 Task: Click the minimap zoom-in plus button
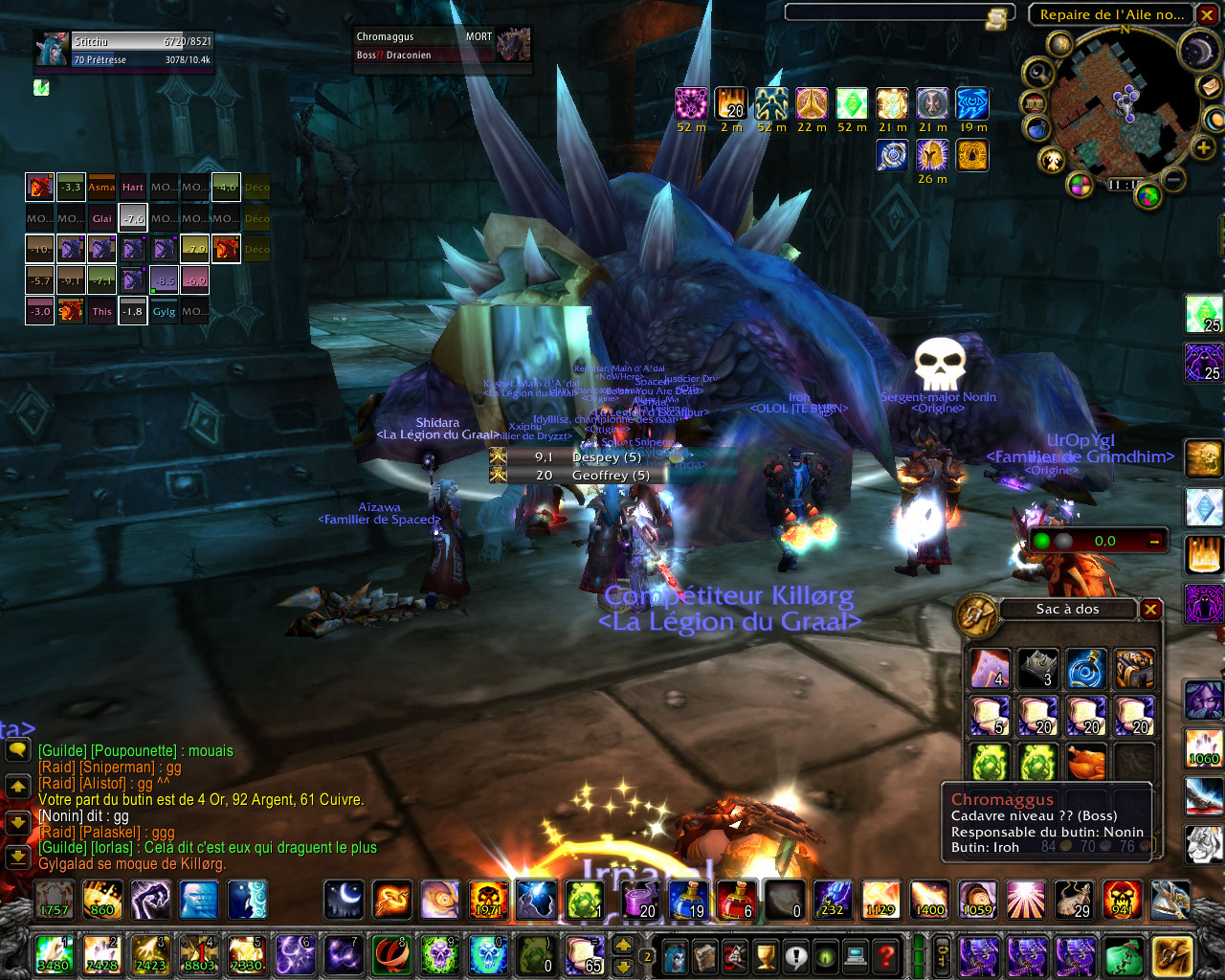pos(1203,147)
